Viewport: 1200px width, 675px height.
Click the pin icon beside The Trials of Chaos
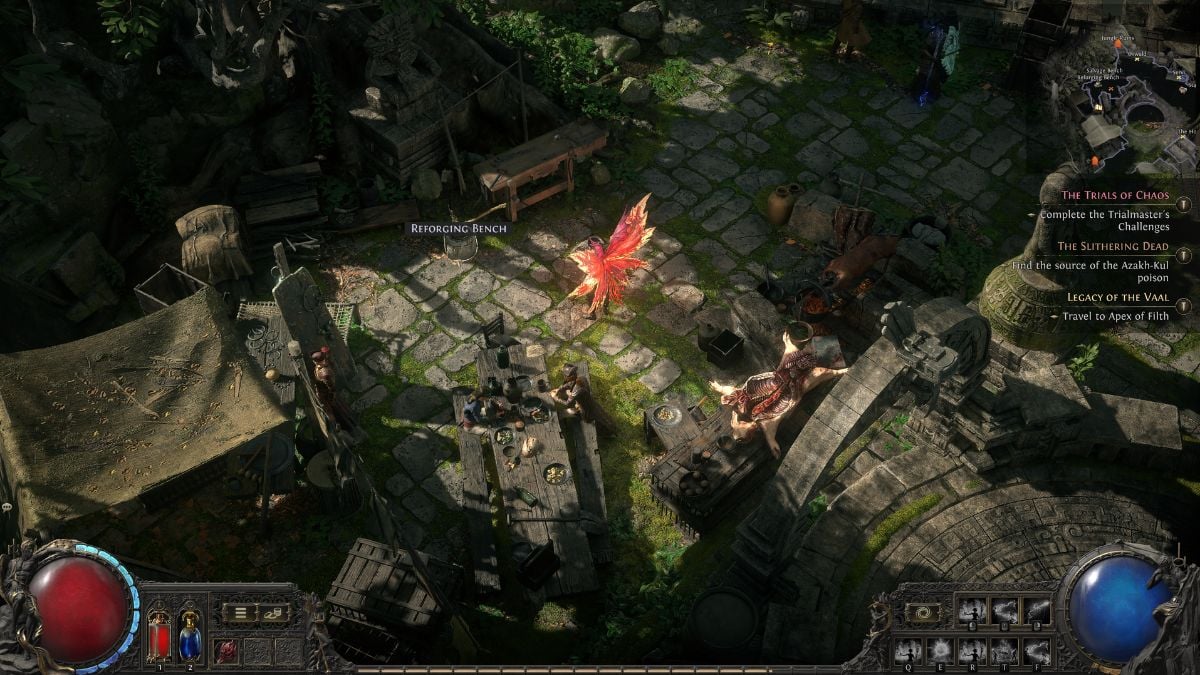[1182, 203]
